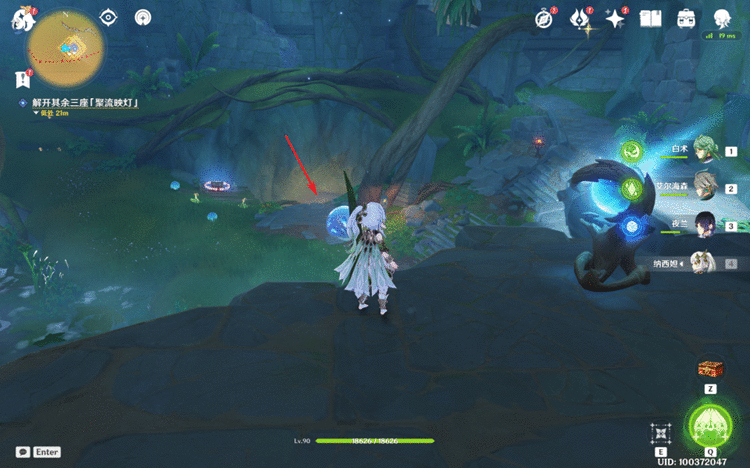Click the circular icon right of the eye icon
Image resolution: width=750 pixels, height=468 pixels.
(x=143, y=17)
